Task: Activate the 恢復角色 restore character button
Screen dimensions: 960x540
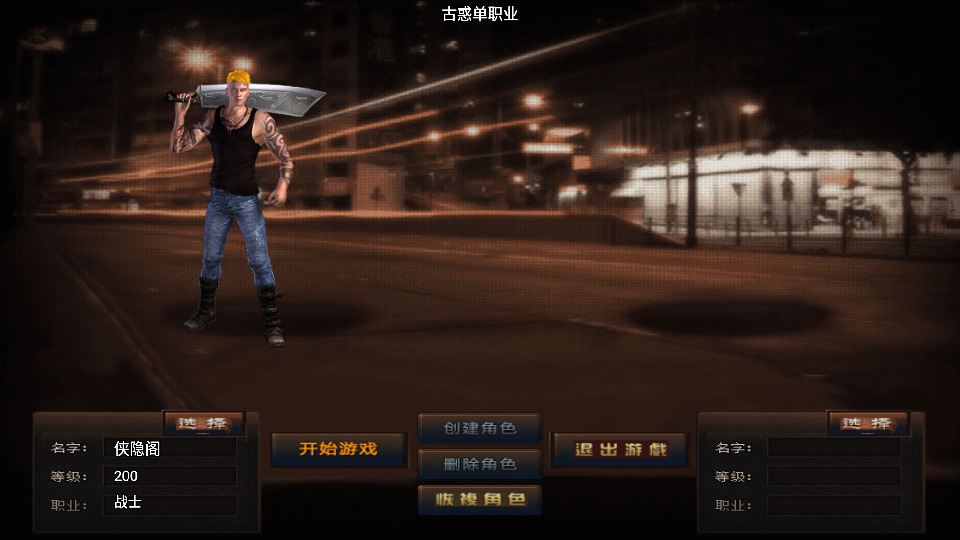Action: 480,499
